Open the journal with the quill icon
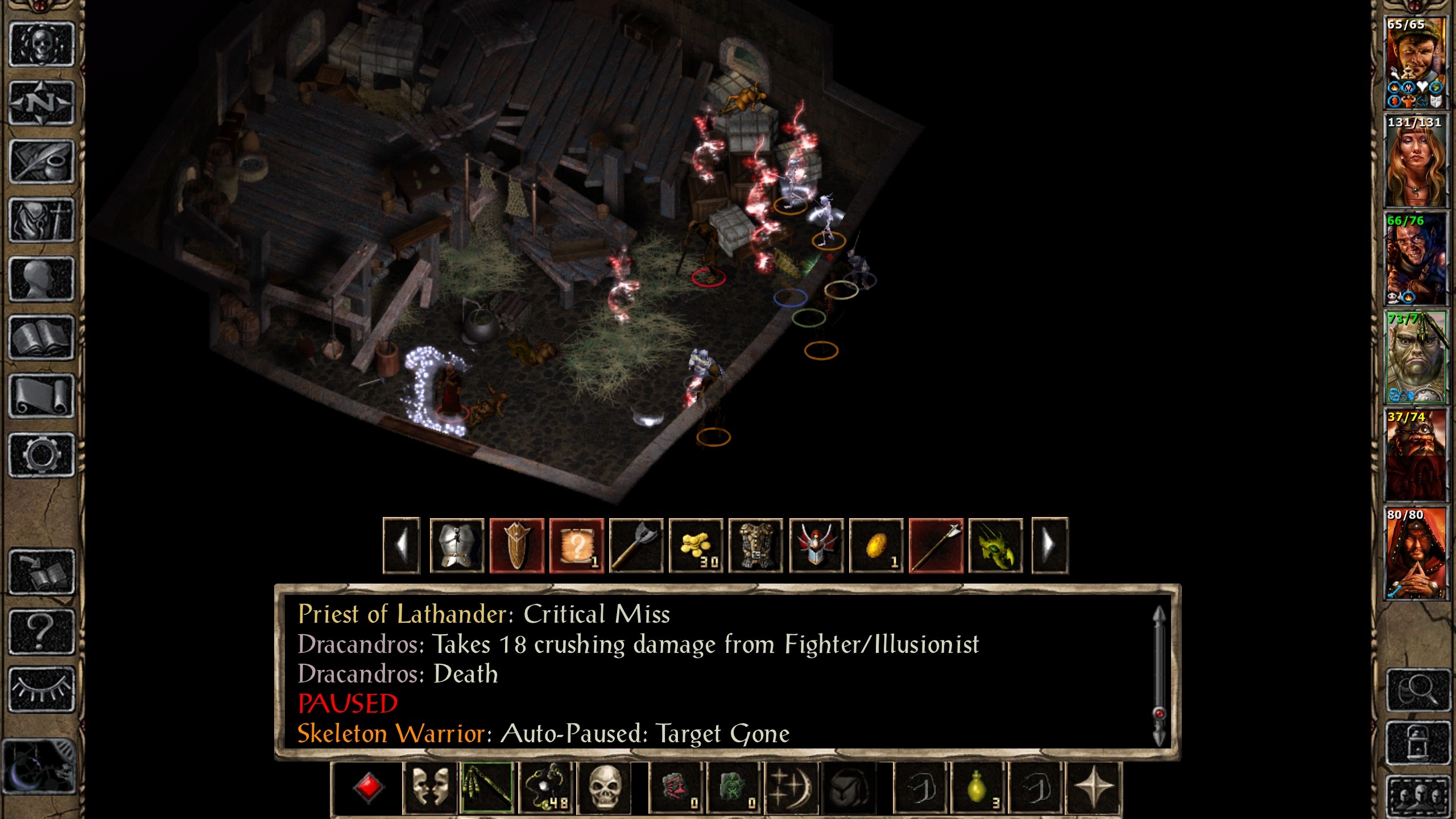 [x=42, y=162]
